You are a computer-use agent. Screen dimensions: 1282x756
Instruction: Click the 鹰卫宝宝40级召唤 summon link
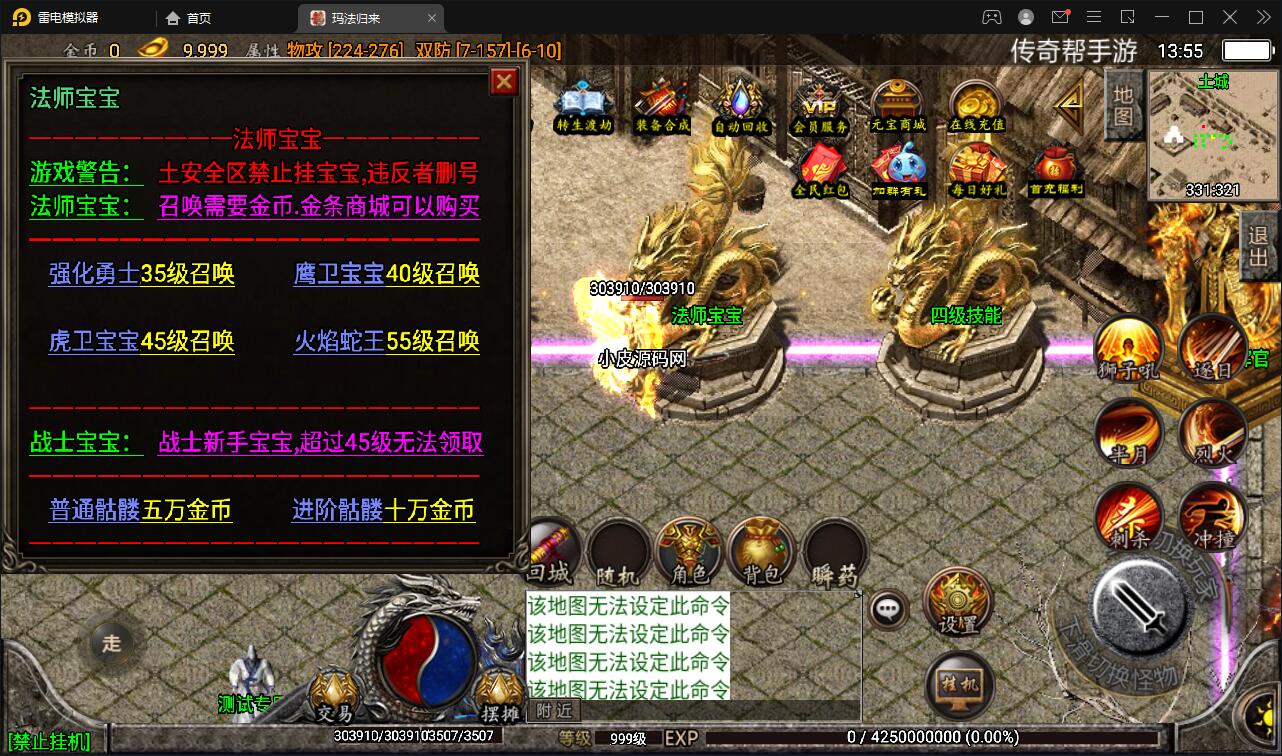pyautogui.click(x=385, y=274)
